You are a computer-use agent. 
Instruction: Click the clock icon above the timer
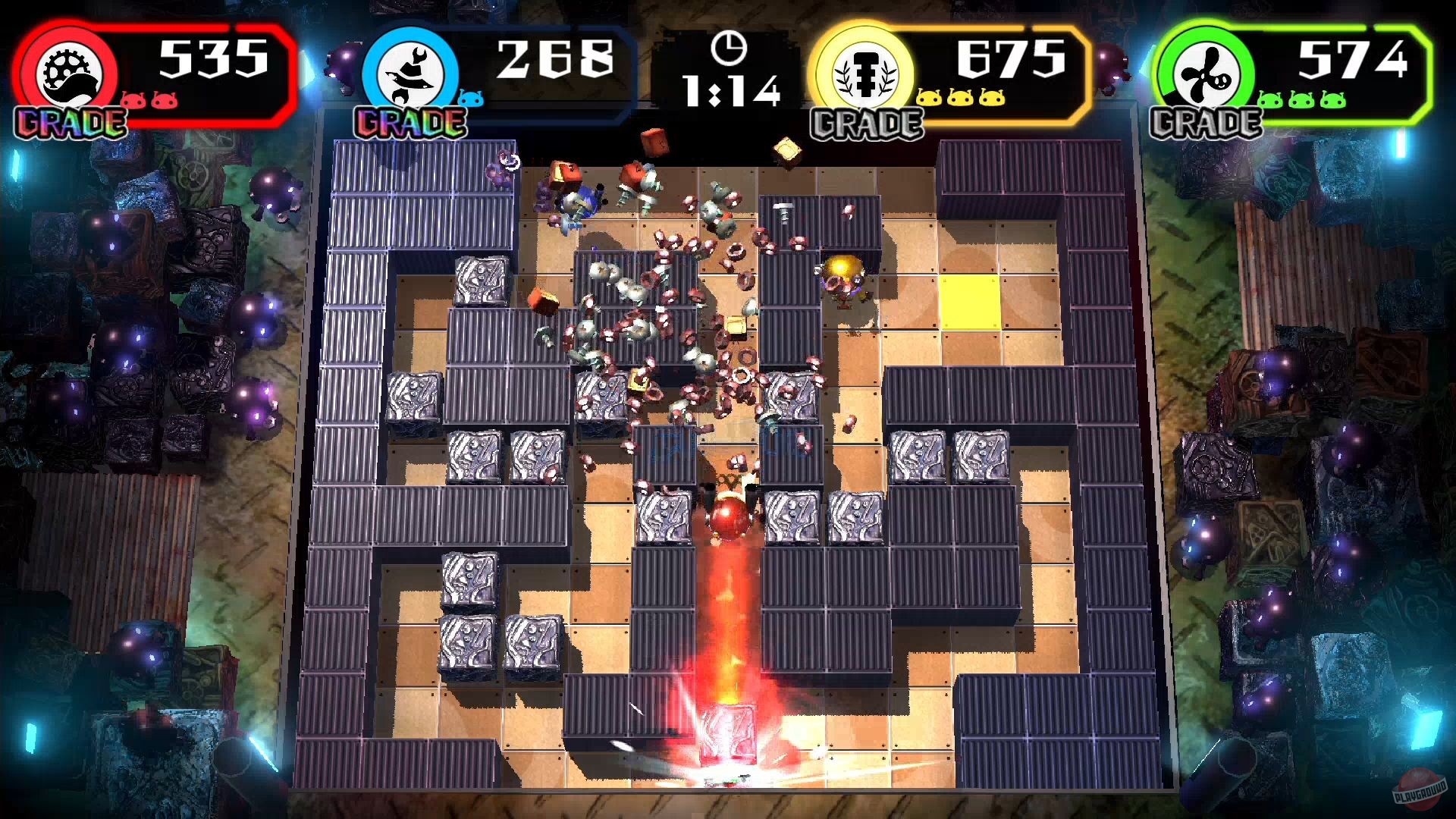click(x=730, y=49)
